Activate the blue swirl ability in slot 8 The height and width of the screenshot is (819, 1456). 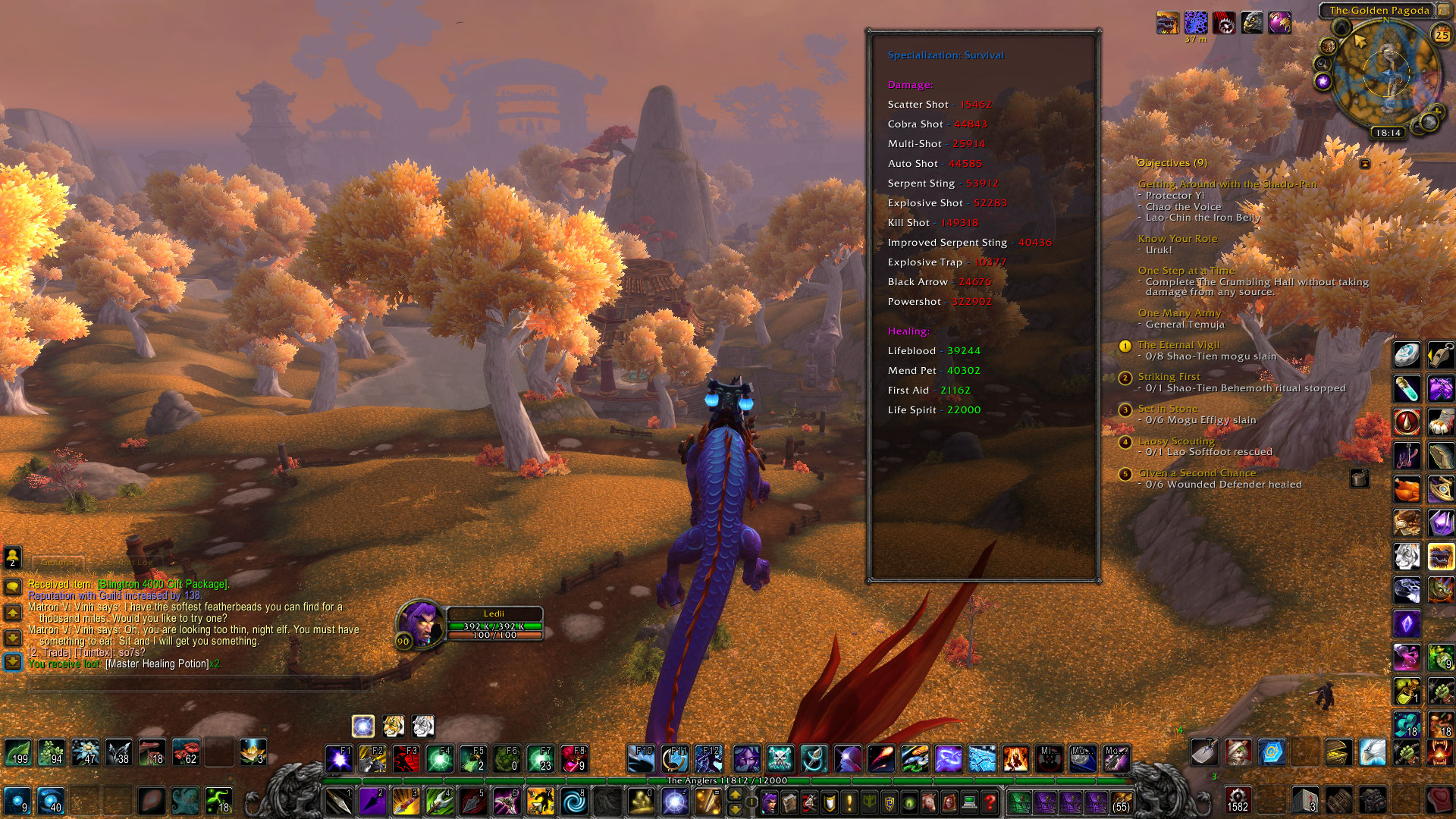pos(574,802)
